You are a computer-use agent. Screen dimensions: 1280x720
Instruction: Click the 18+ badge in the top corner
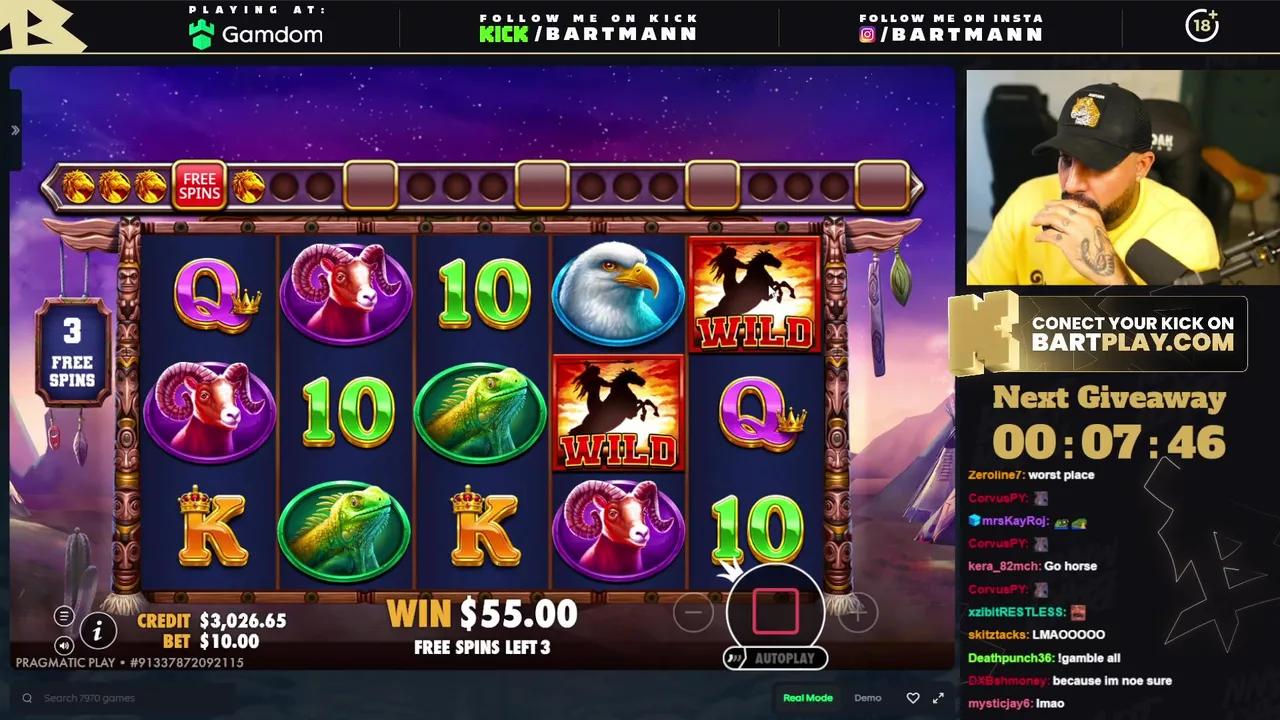click(x=1202, y=27)
